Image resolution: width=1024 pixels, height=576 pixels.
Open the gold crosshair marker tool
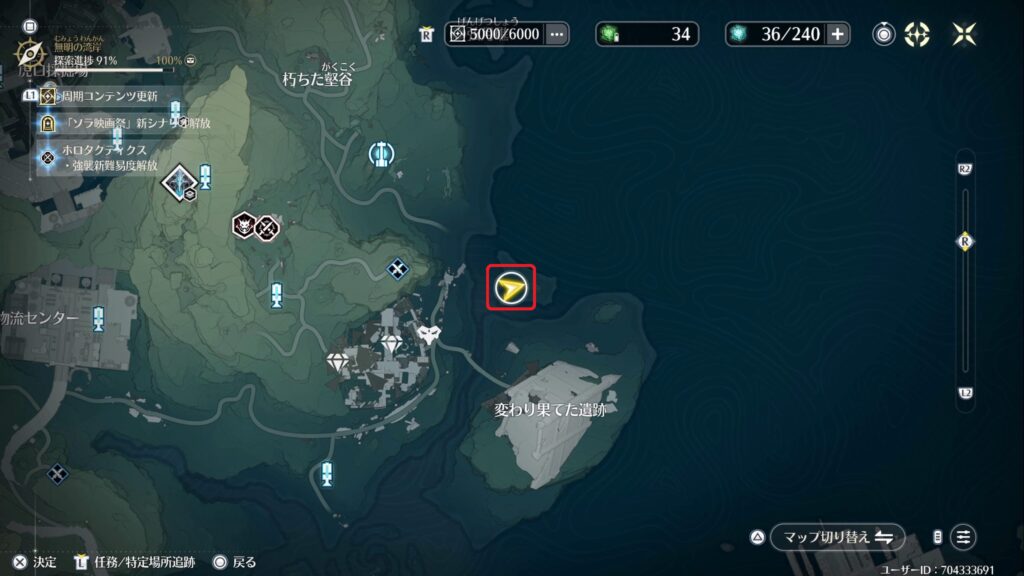[x=917, y=34]
